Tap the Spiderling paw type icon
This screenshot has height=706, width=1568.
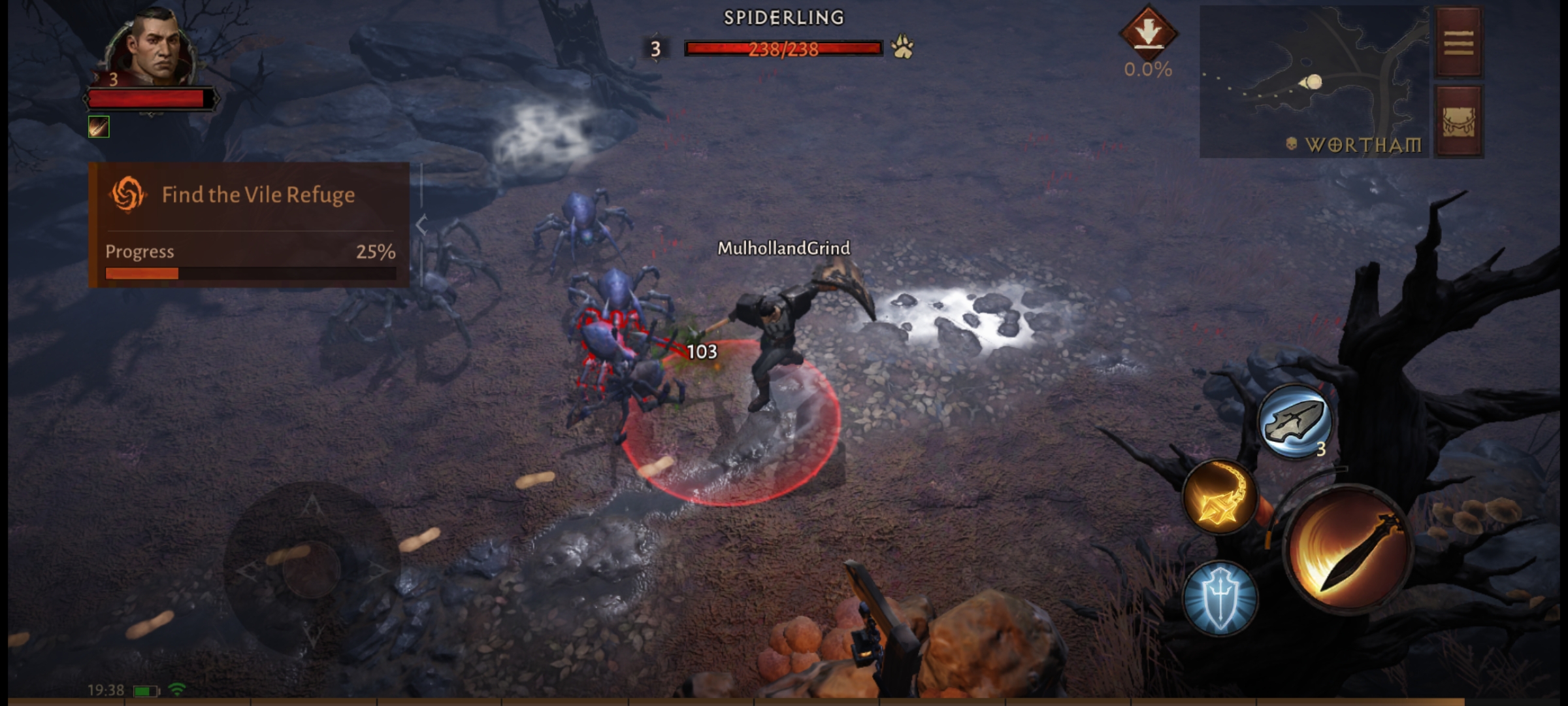(x=902, y=47)
